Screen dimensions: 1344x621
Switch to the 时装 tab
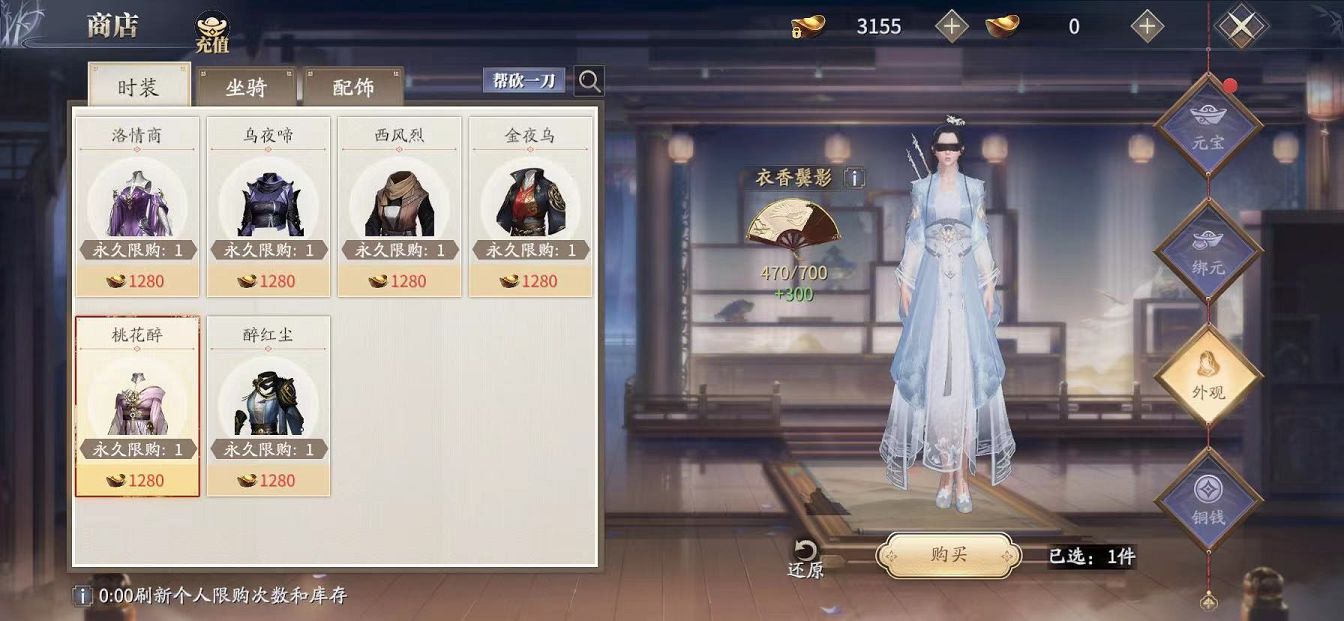pos(138,86)
